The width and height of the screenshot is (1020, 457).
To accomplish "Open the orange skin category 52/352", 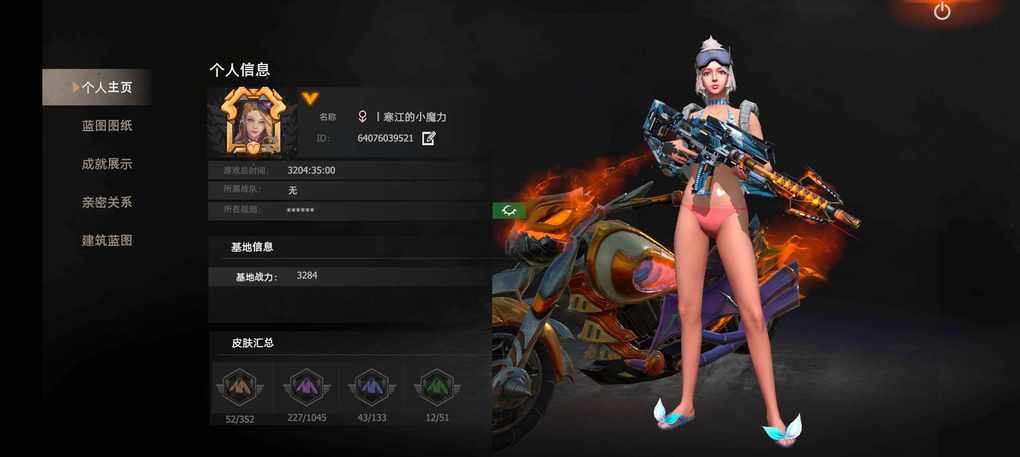I will point(239,387).
